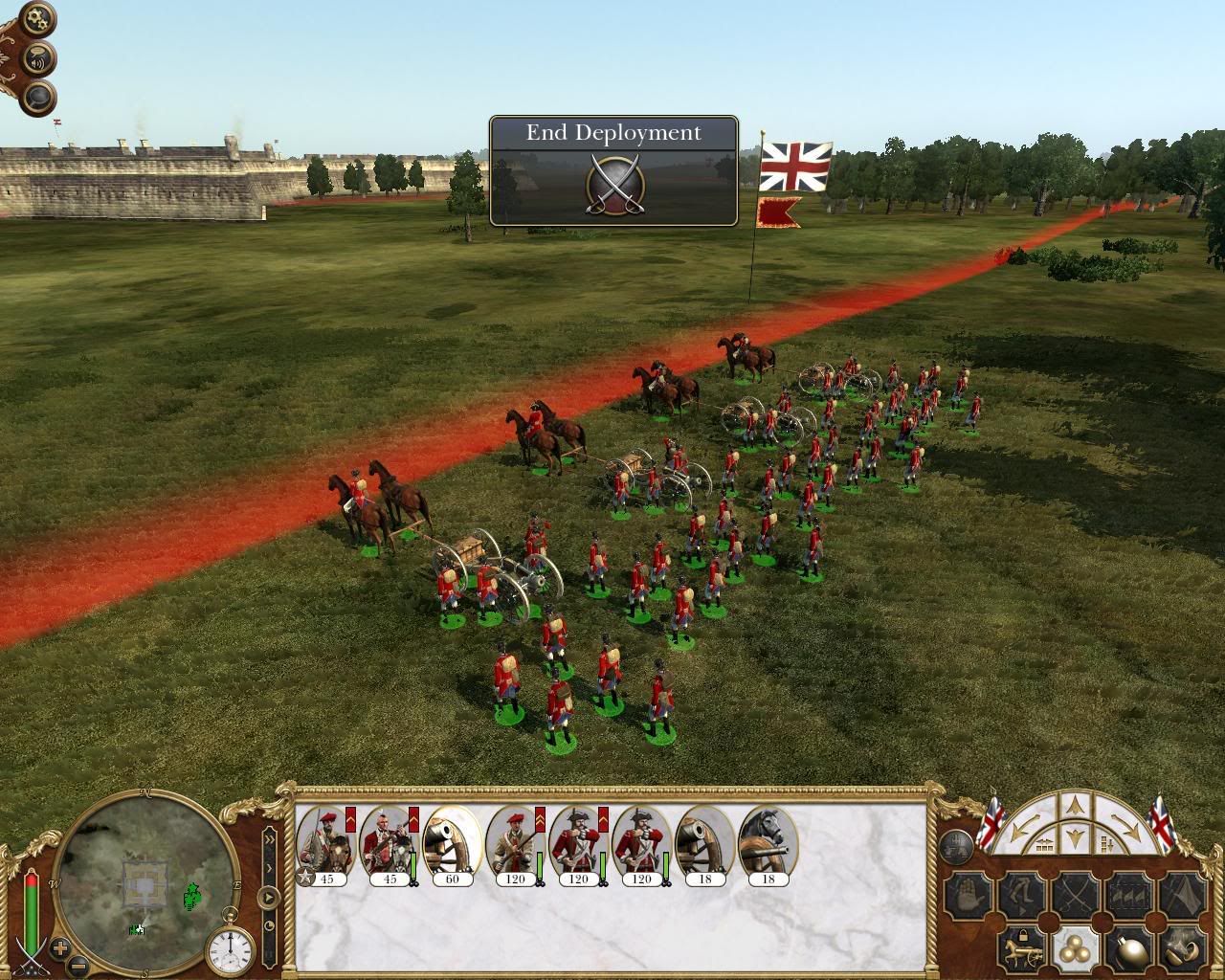The width and height of the screenshot is (1225, 980).
Task: Expand the panel chevron beside the unit cards
Action: (x=270, y=839)
